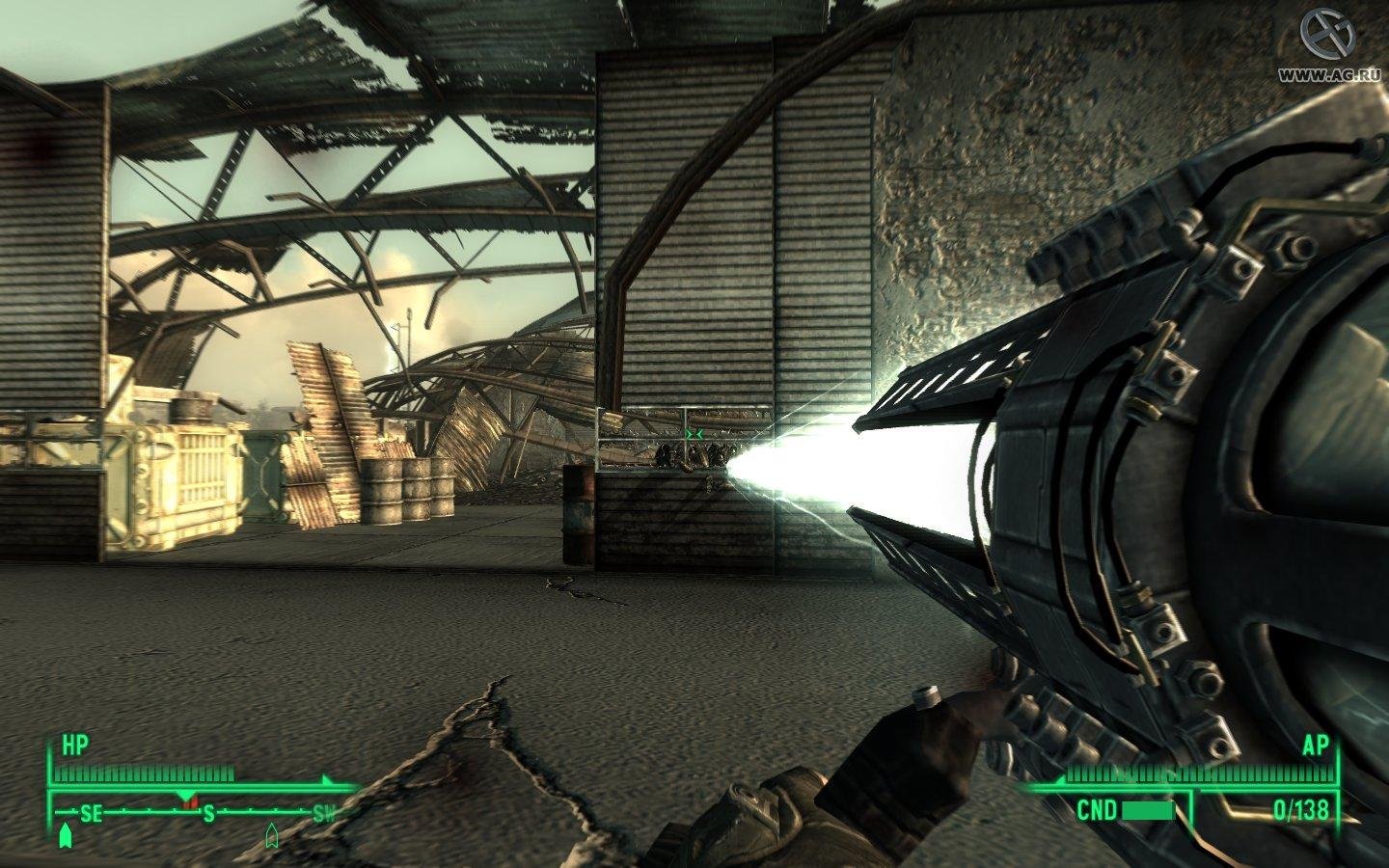1389x868 pixels.
Task: Click the arrow tip at the HP bar's end
Action: (x=326, y=778)
